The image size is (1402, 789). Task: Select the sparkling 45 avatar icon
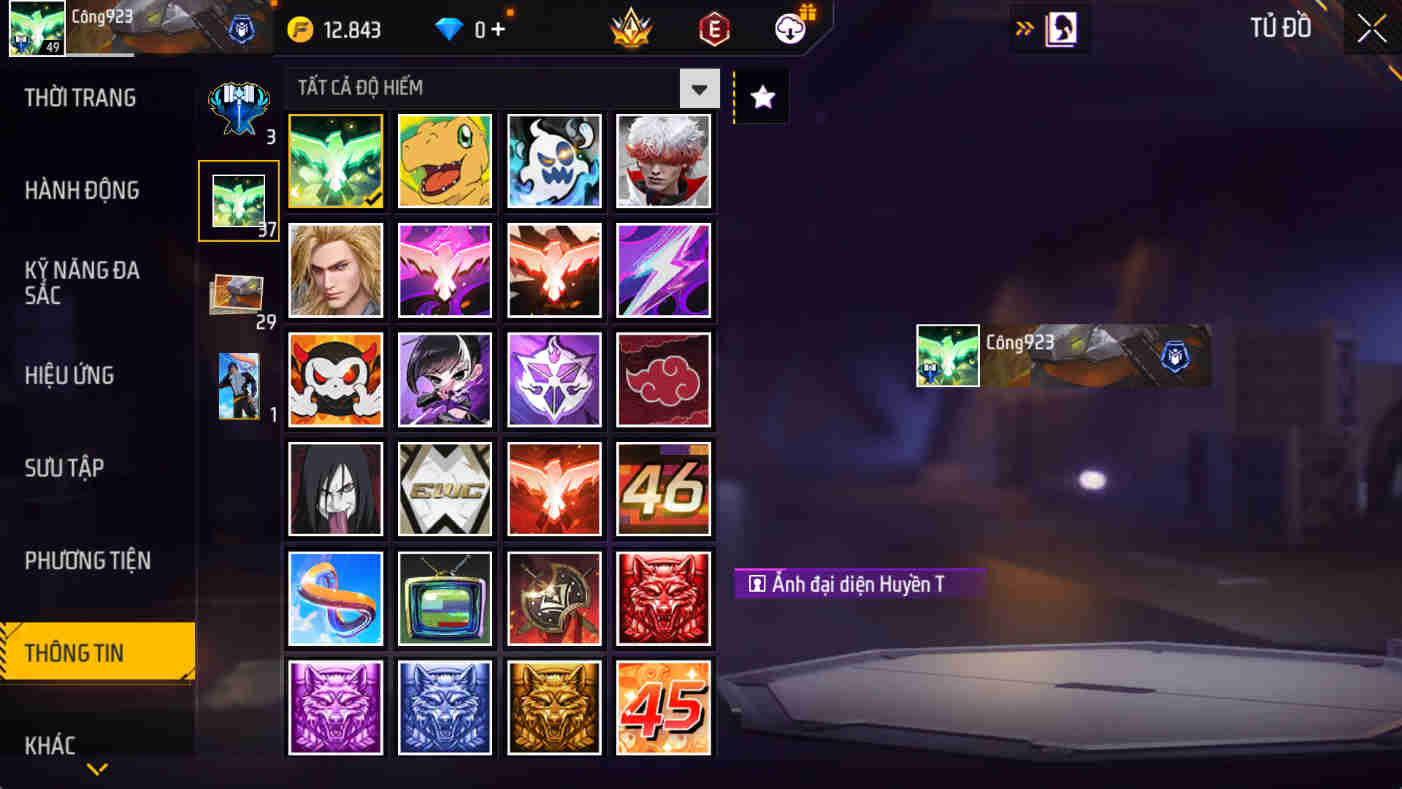tap(664, 708)
